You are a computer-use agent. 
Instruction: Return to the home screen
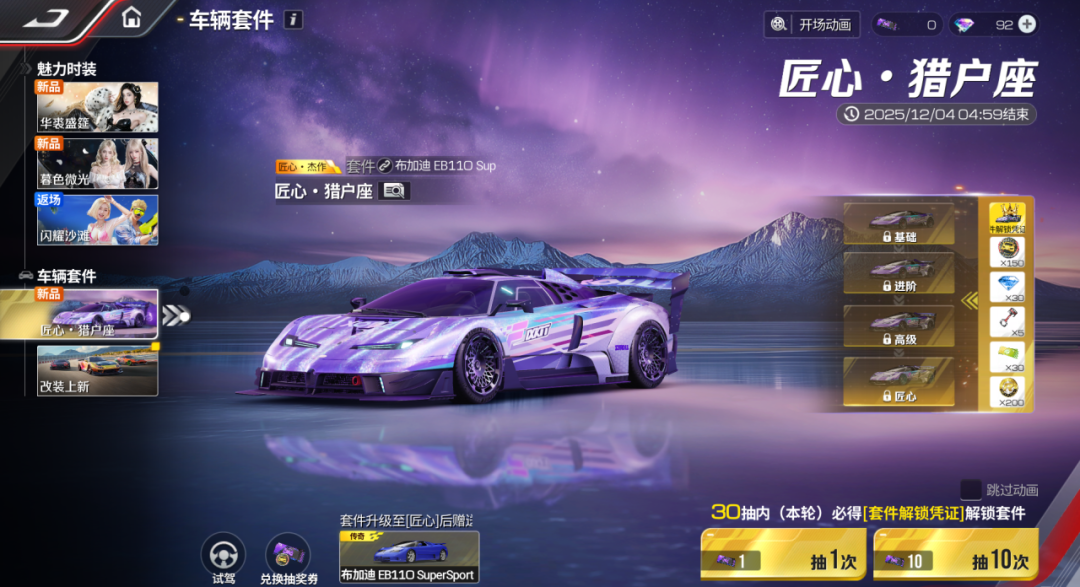[131, 18]
